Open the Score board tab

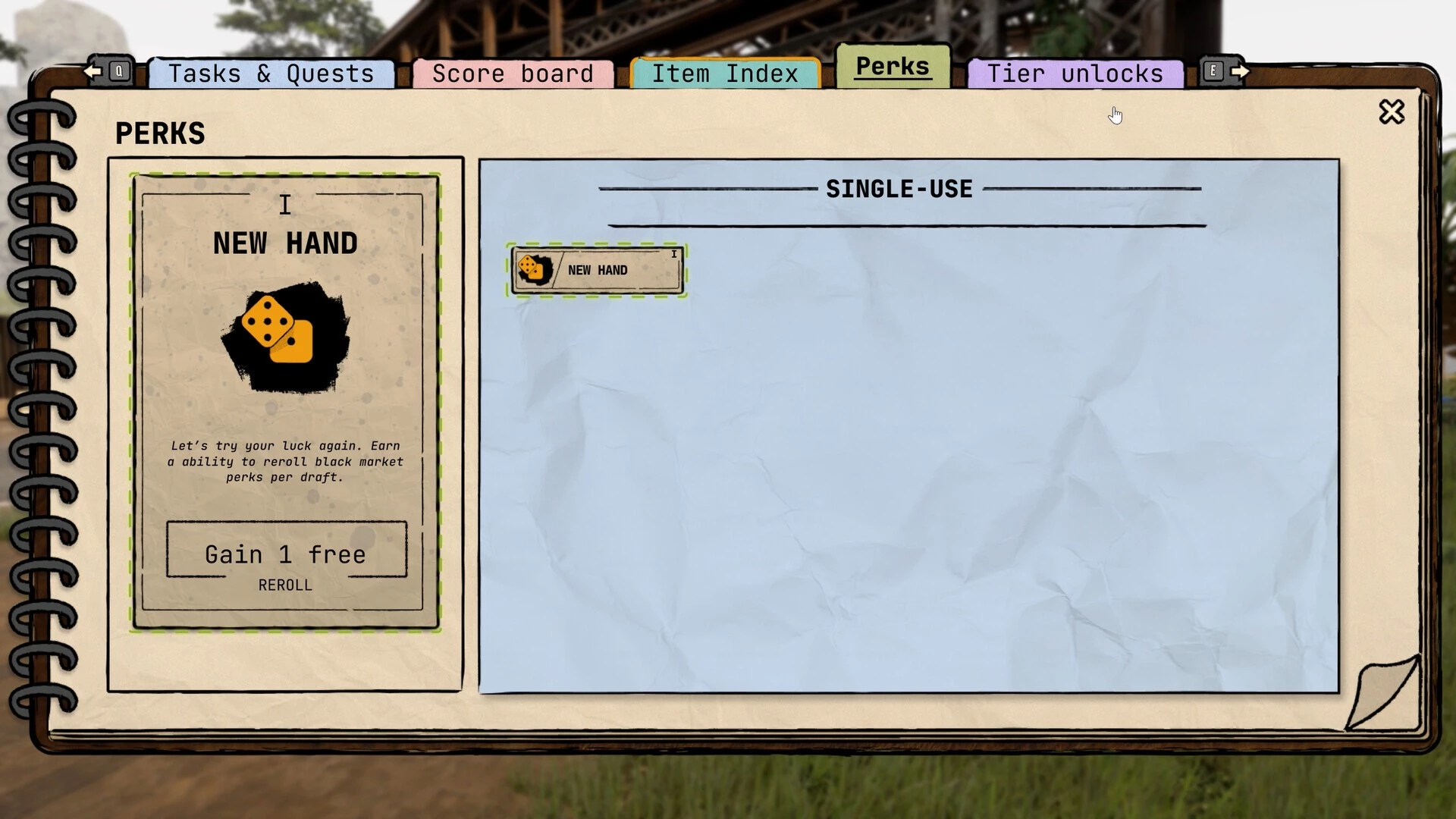click(x=513, y=74)
